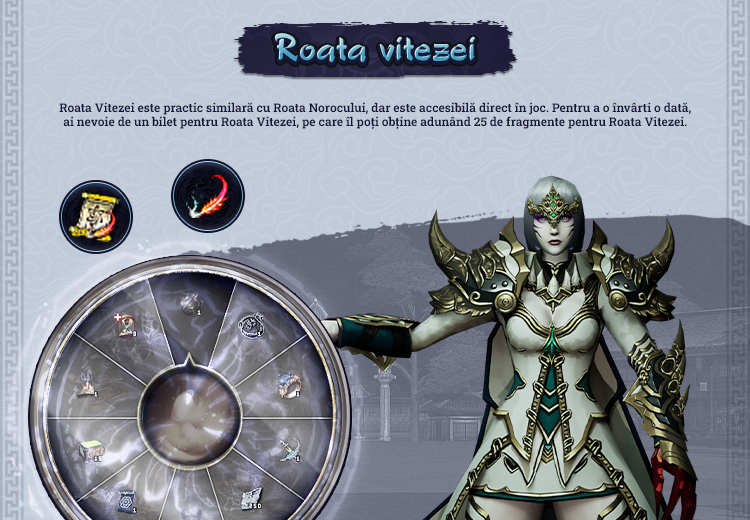Pick the treasure chest prize slot
Image resolution: width=750 pixels, height=520 pixels.
(x=89, y=449)
